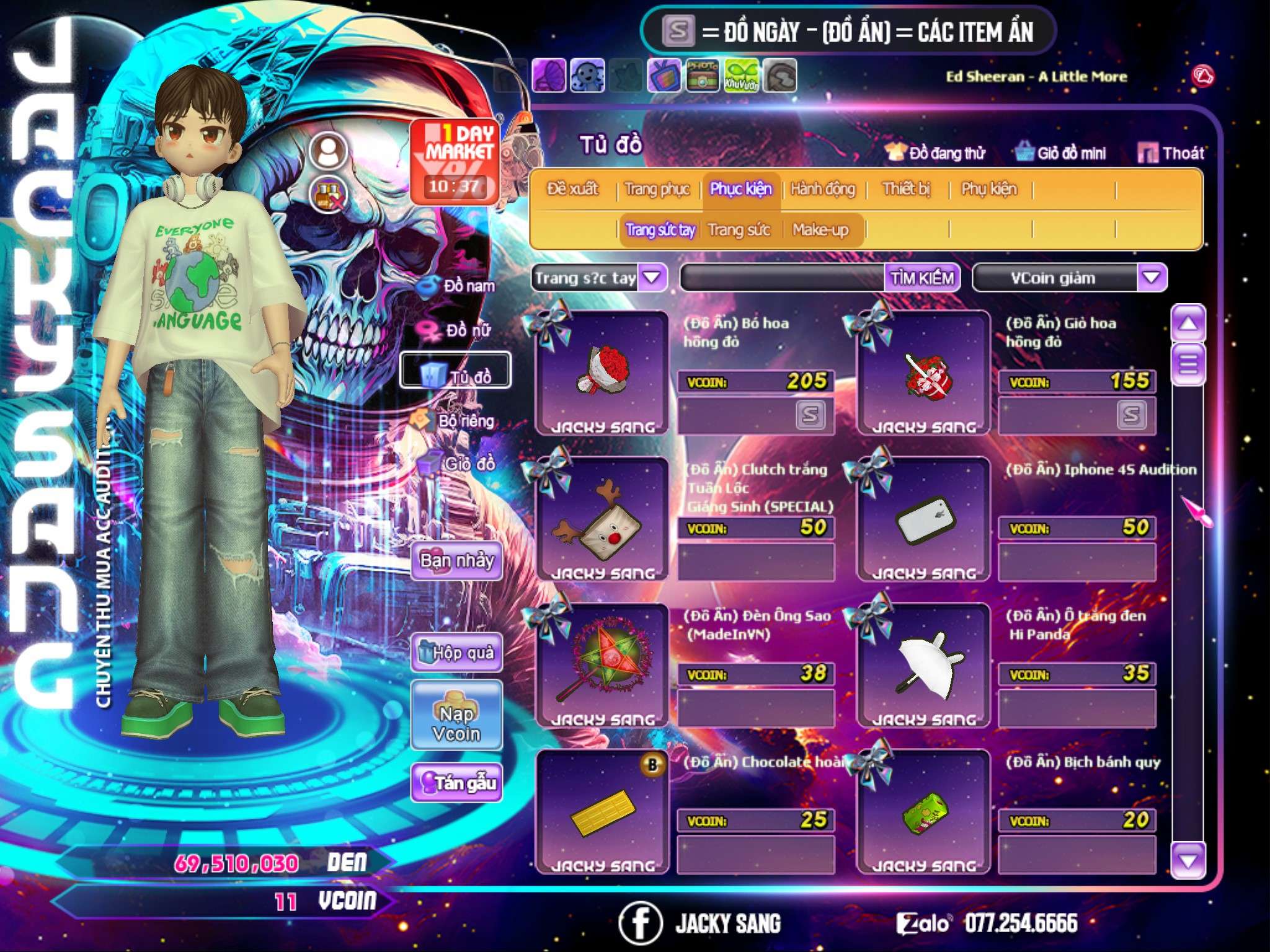Screen dimensions: 1270x952
Task: Click the Bạn nhảy button
Action: 456,561
